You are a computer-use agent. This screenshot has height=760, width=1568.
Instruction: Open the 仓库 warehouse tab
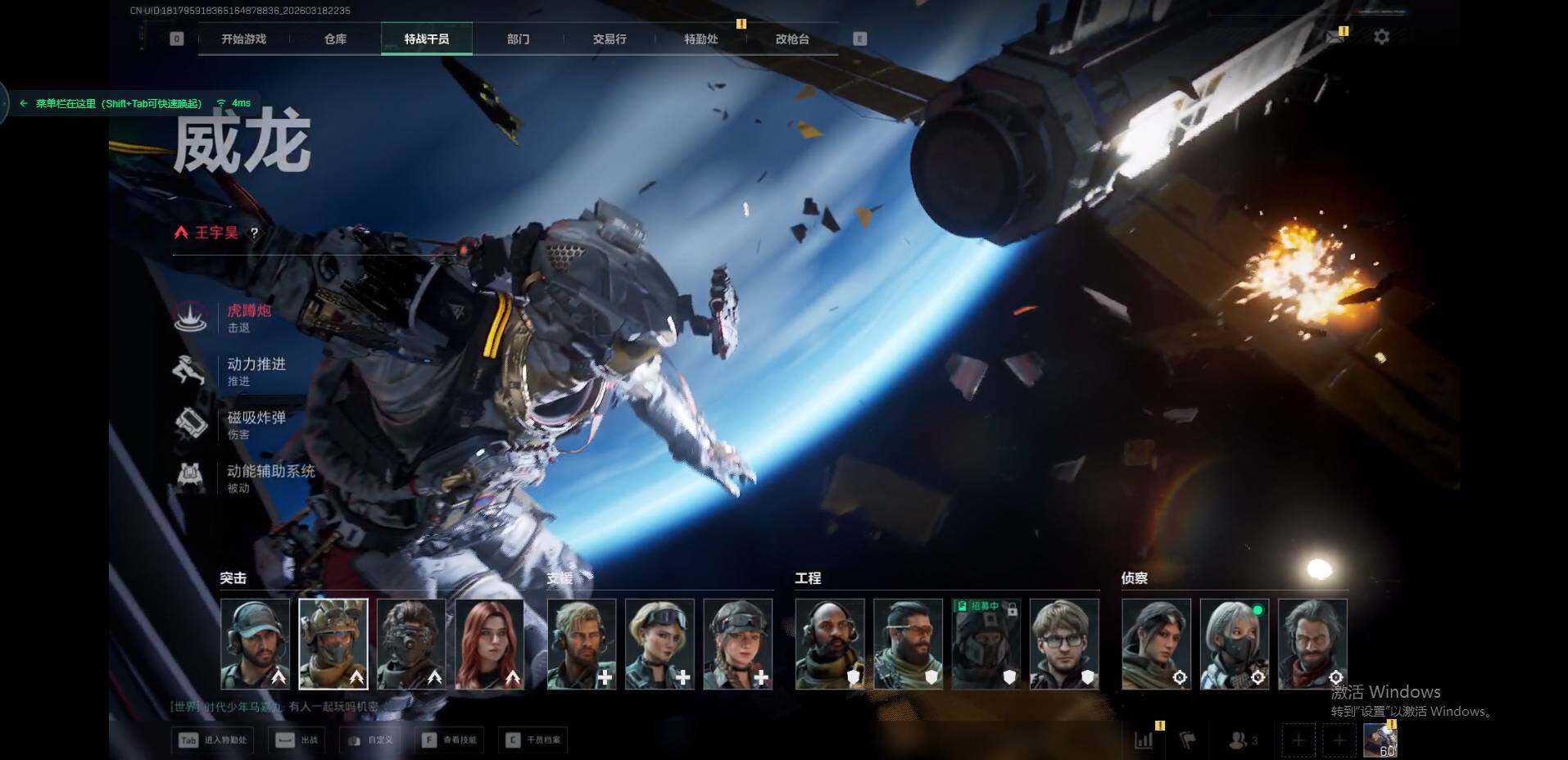pos(335,39)
